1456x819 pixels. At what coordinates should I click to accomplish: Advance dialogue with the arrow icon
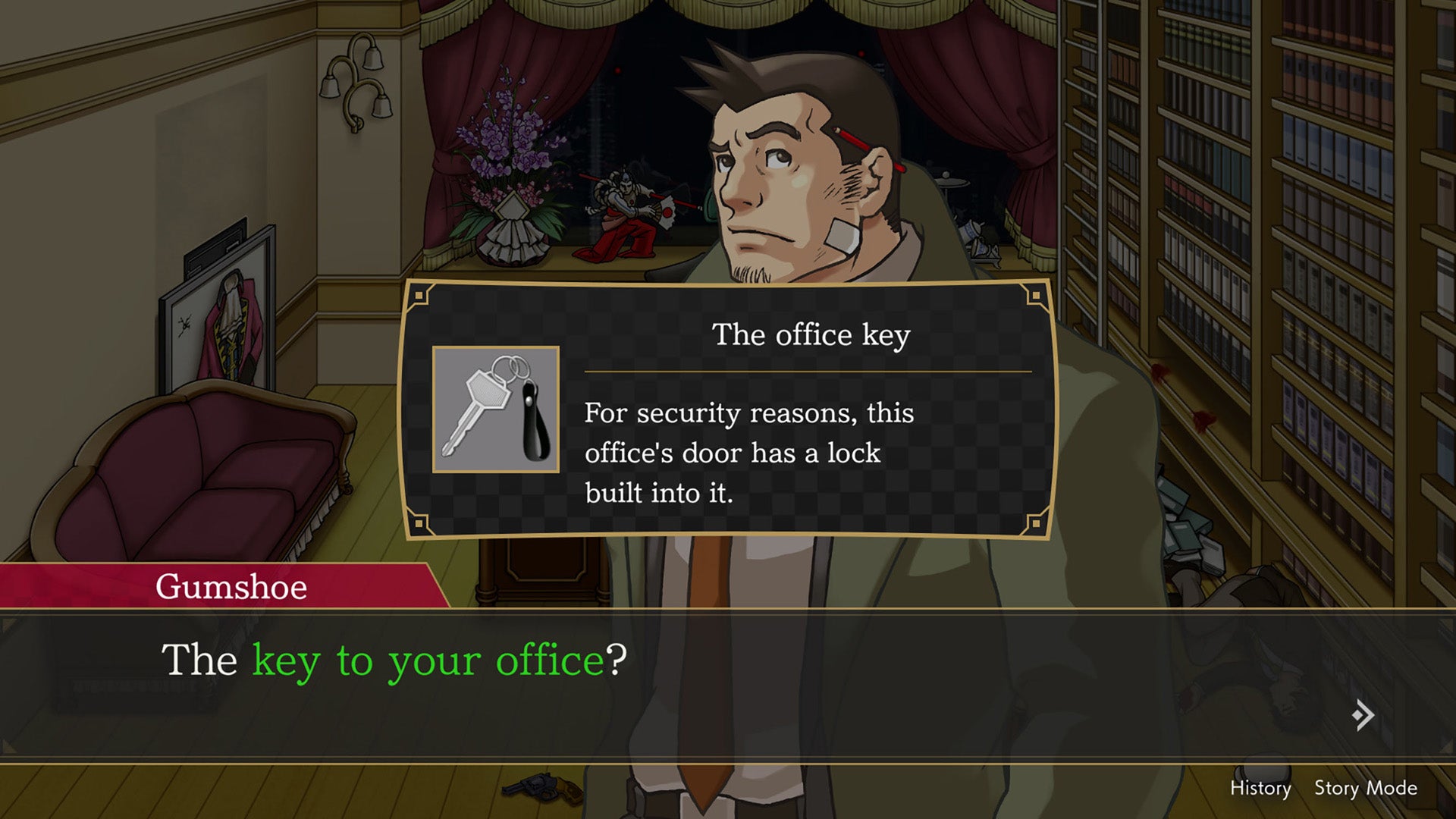pyautogui.click(x=1363, y=715)
